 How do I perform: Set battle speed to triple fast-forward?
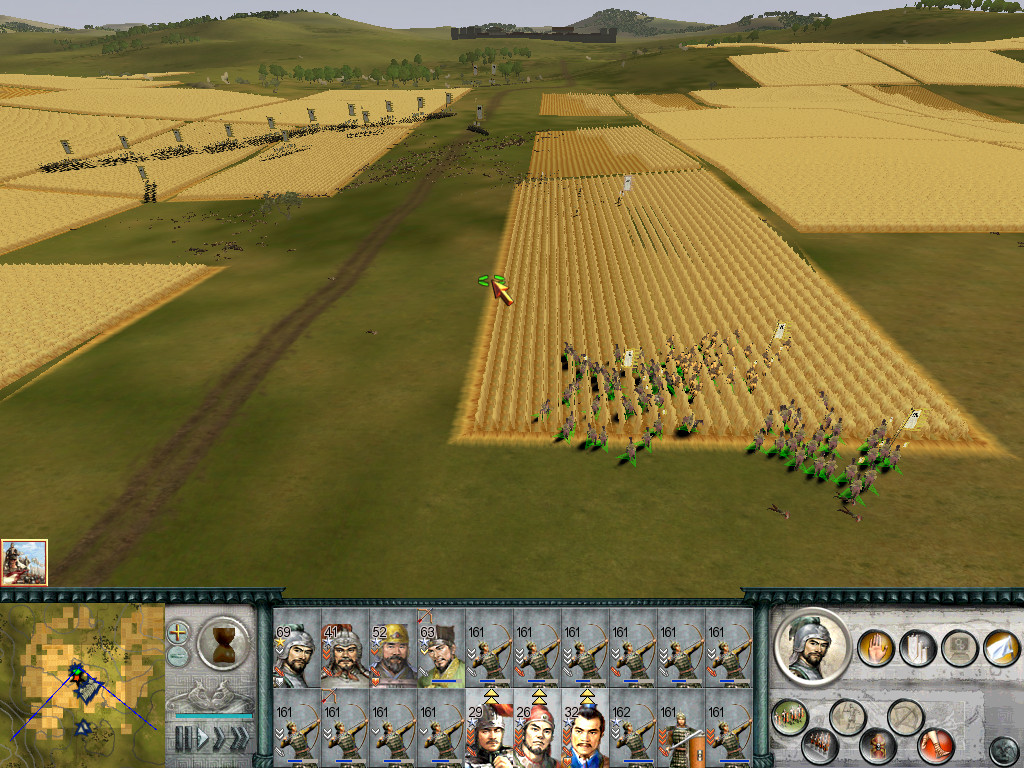tap(239, 740)
